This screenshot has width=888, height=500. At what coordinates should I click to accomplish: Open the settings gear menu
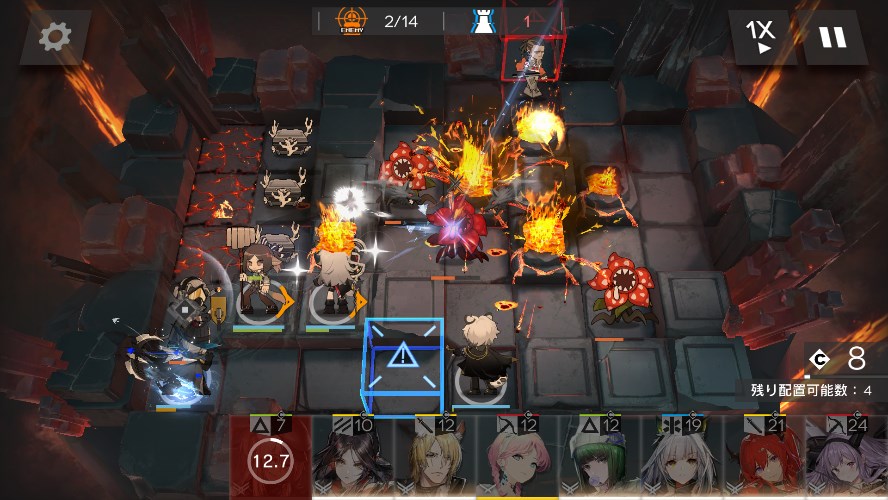click(55, 37)
